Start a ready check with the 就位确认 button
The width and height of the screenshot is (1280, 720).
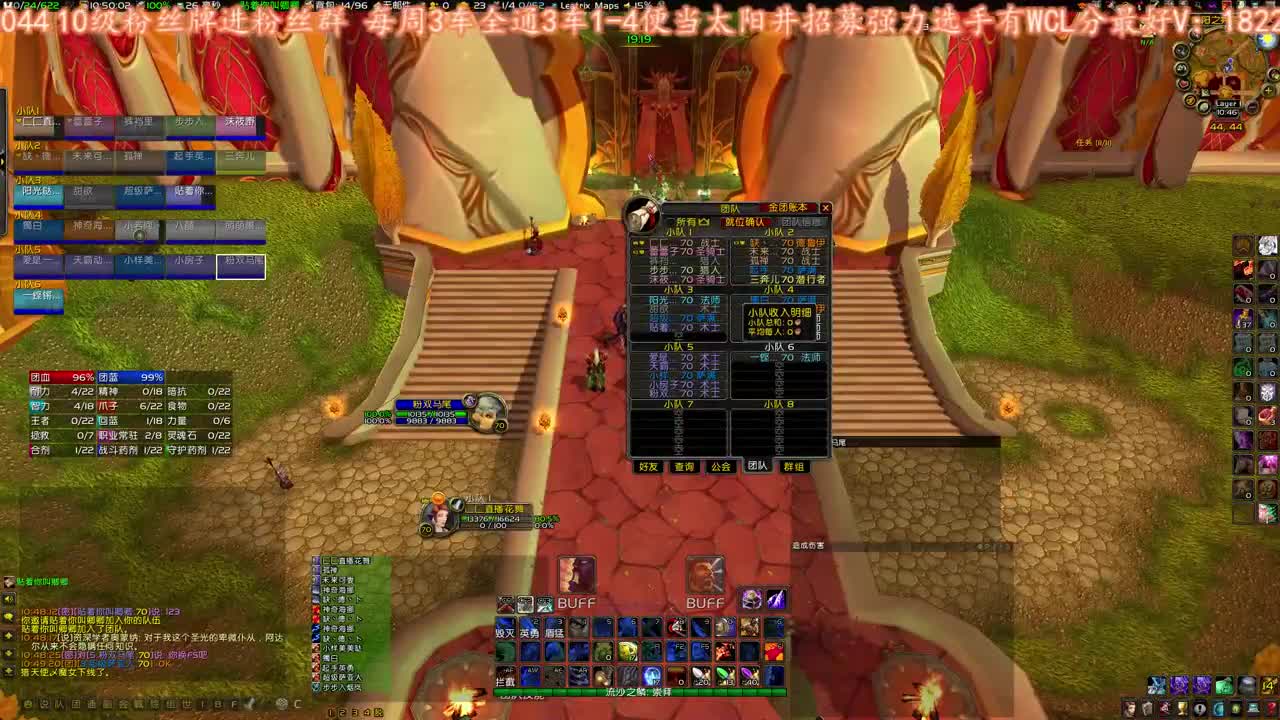click(x=744, y=222)
